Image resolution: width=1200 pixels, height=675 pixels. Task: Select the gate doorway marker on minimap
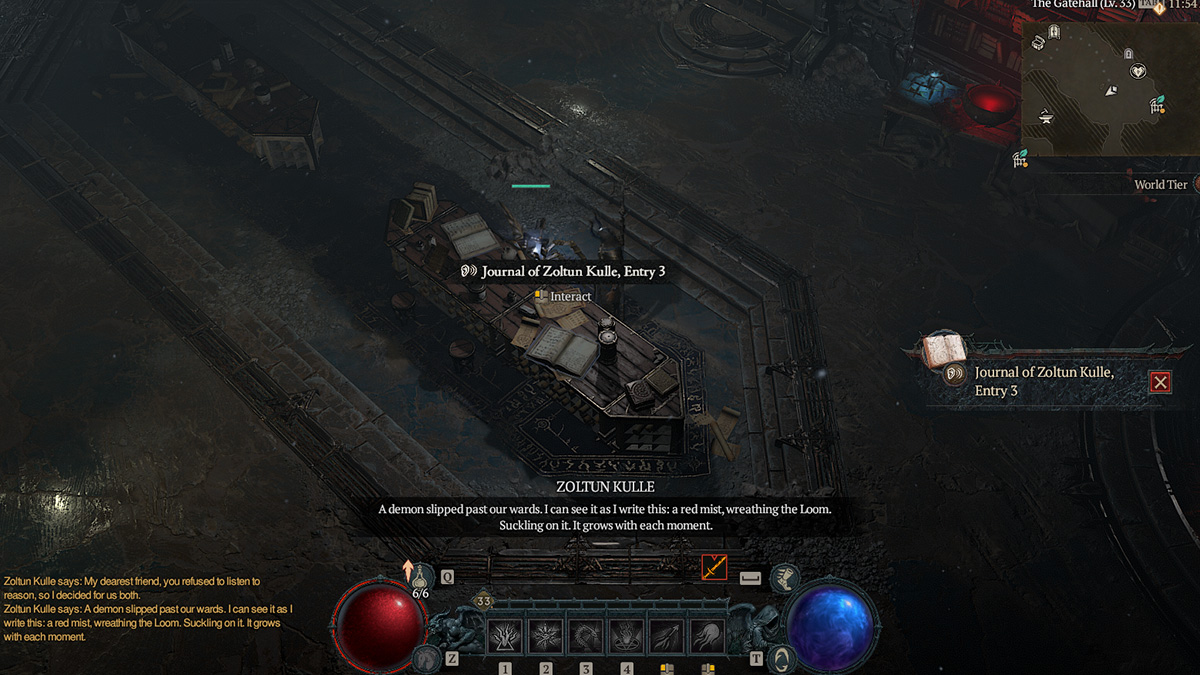pyautogui.click(x=1054, y=33)
